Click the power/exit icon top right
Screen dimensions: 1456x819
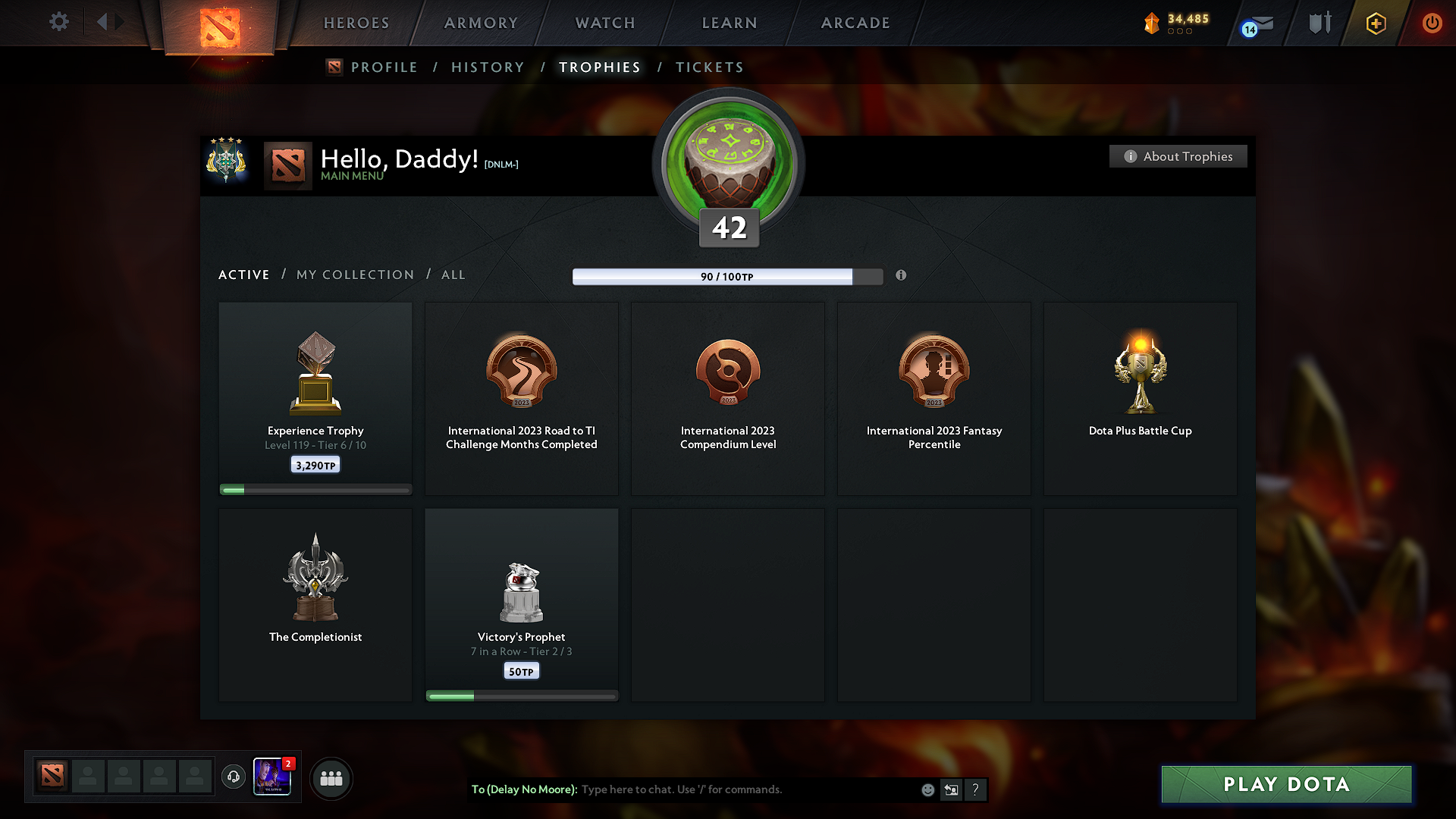pyautogui.click(x=1432, y=23)
